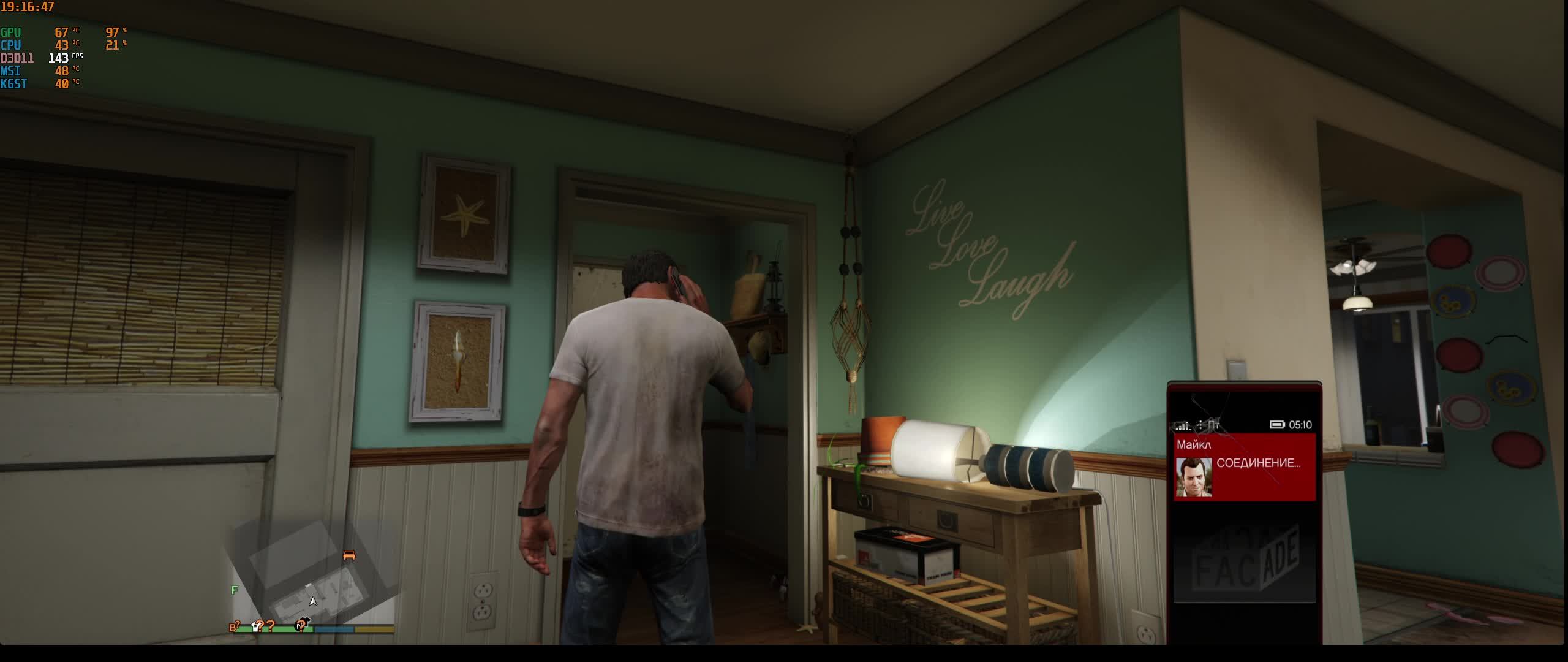
Task: Click the F waypoint letter on the minimap
Action: click(x=234, y=590)
